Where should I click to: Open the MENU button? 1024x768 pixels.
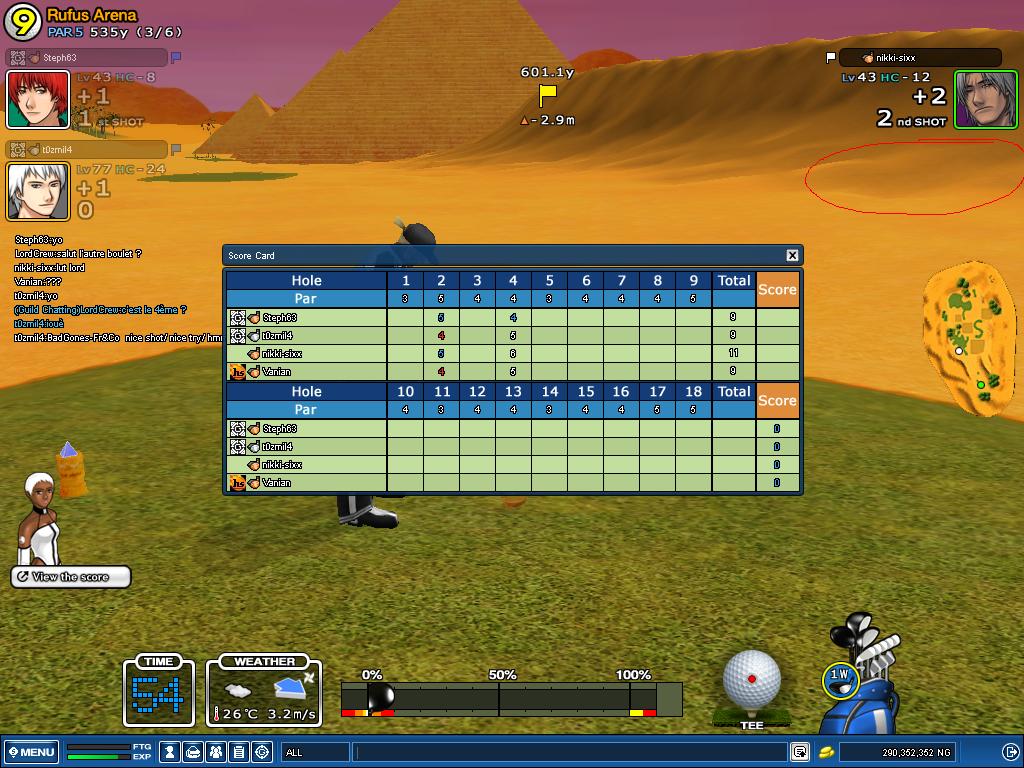[30, 752]
